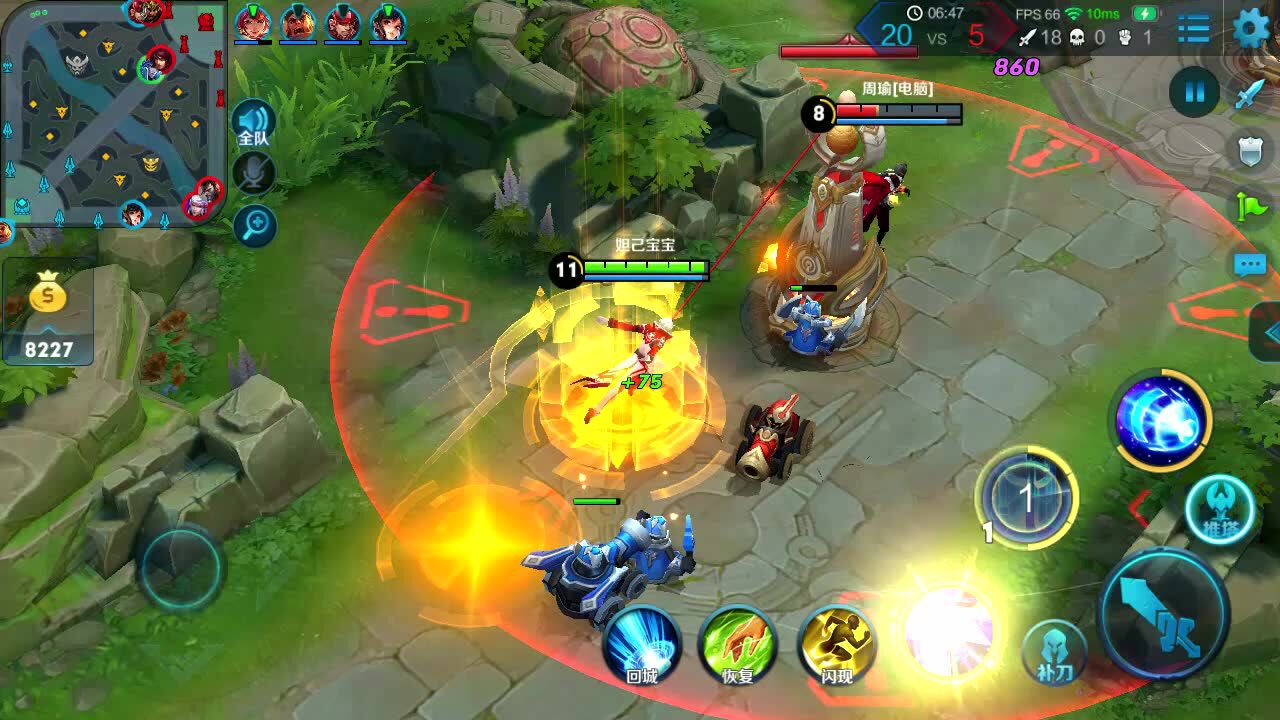Toggle the microphone button

[x=254, y=173]
